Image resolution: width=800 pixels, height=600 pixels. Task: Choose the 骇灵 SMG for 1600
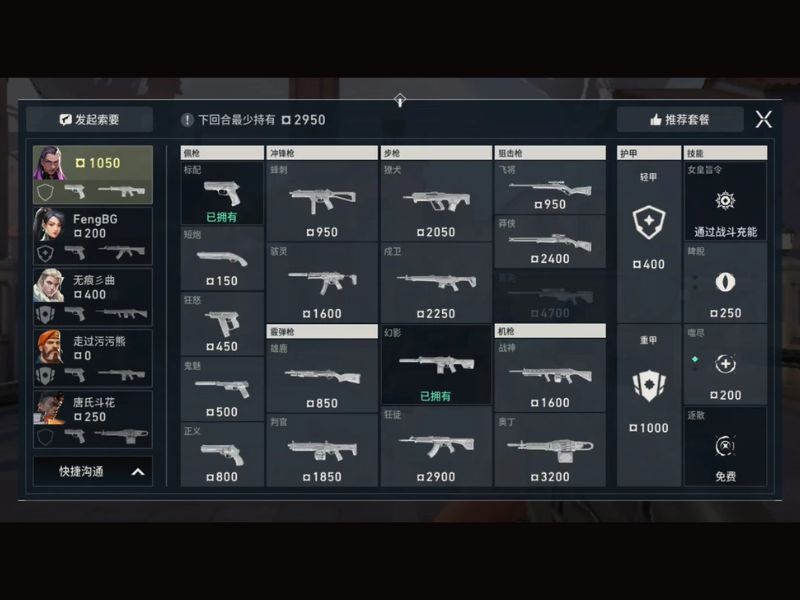tap(322, 283)
